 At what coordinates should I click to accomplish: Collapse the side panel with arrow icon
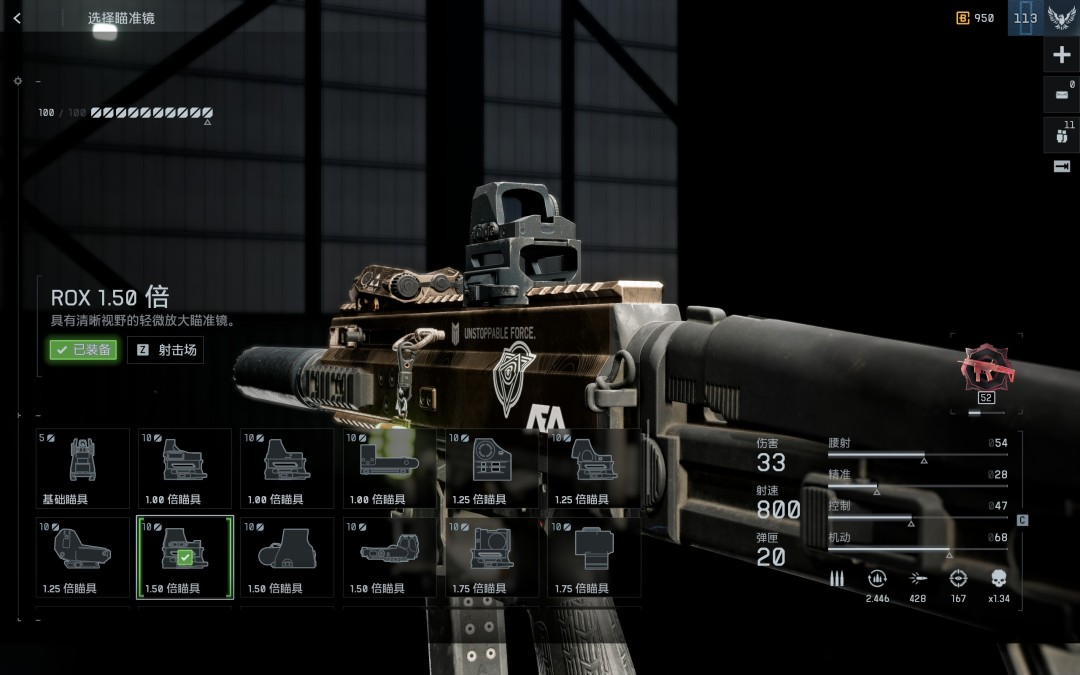point(1061,167)
